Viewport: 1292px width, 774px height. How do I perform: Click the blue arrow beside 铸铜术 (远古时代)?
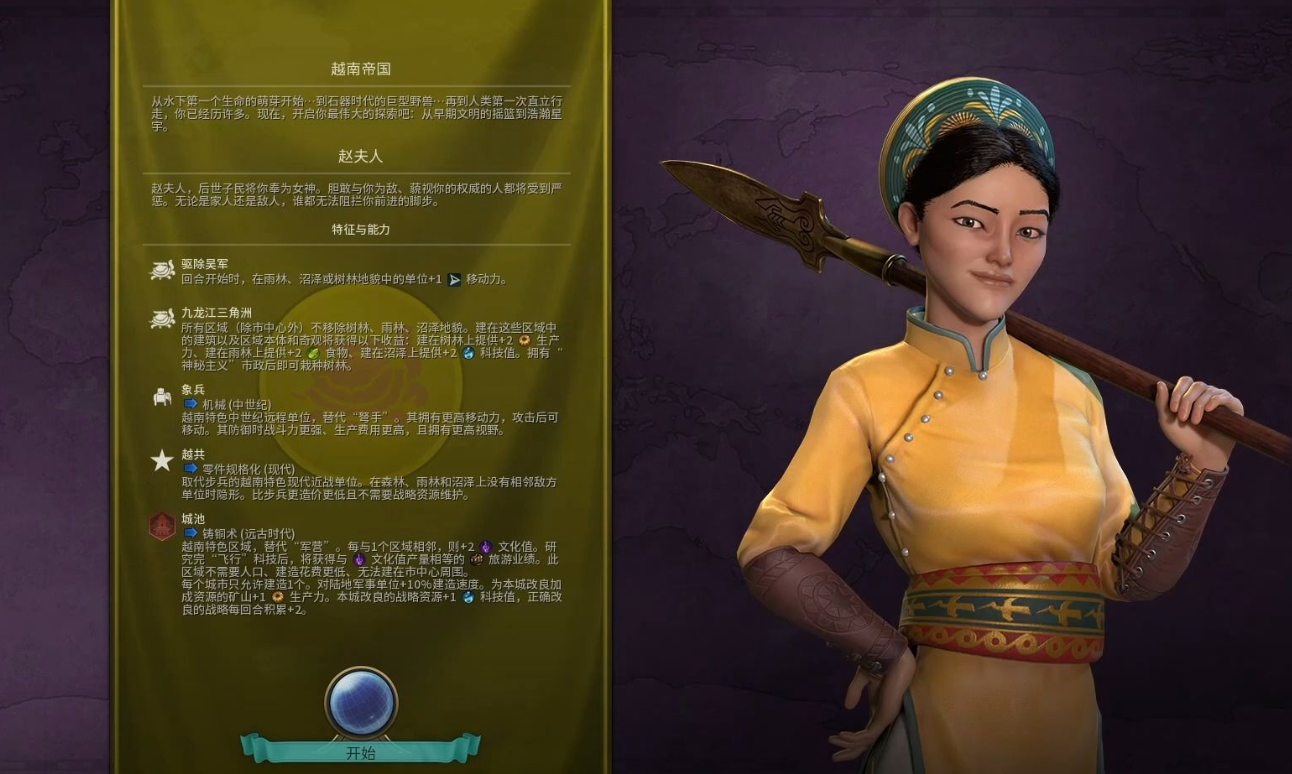tap(191, 532)
